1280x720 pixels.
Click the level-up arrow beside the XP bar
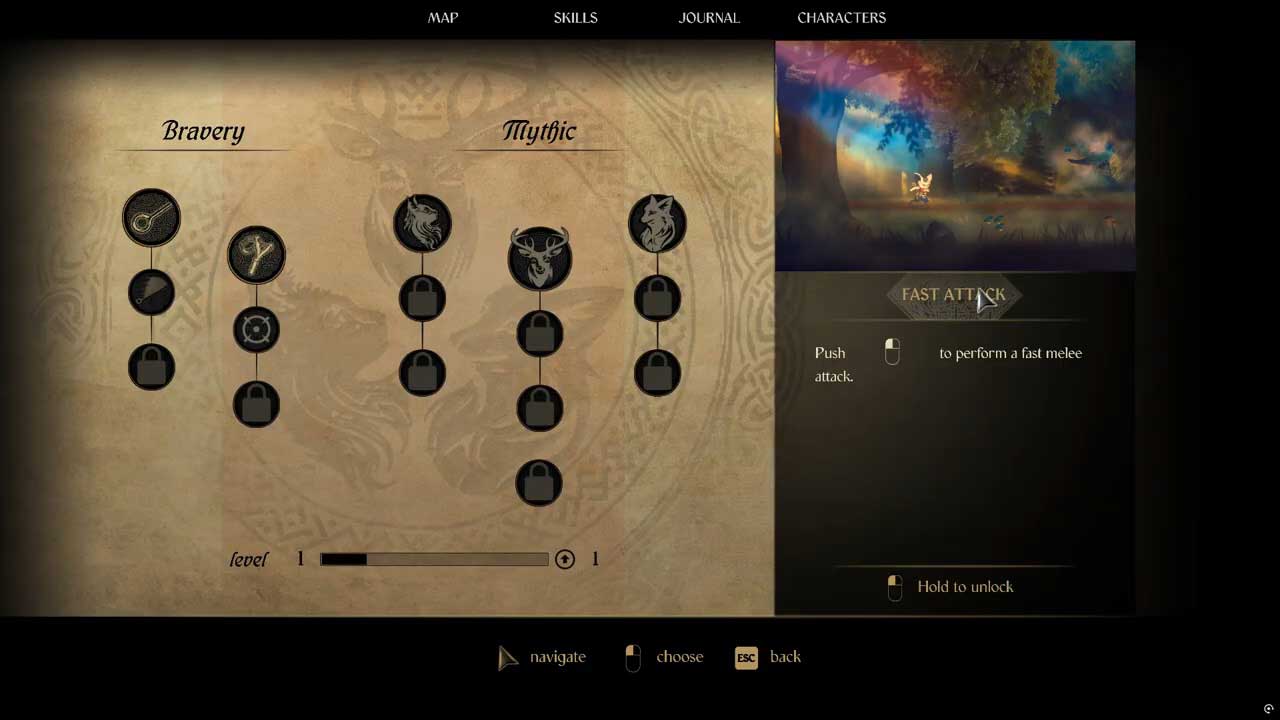pos(565,559)
